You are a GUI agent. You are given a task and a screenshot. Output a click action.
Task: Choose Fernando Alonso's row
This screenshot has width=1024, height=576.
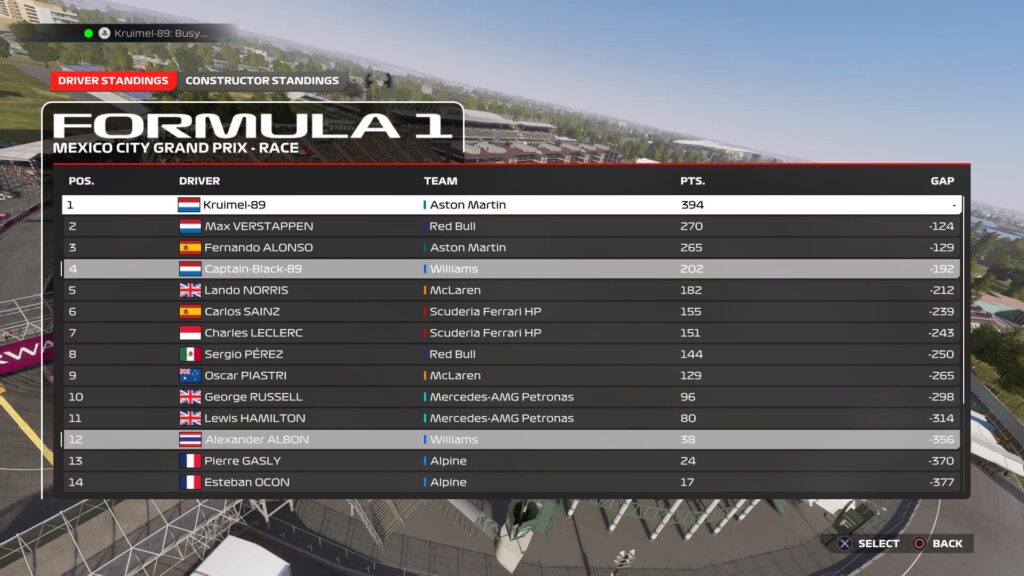pos(511,247)
